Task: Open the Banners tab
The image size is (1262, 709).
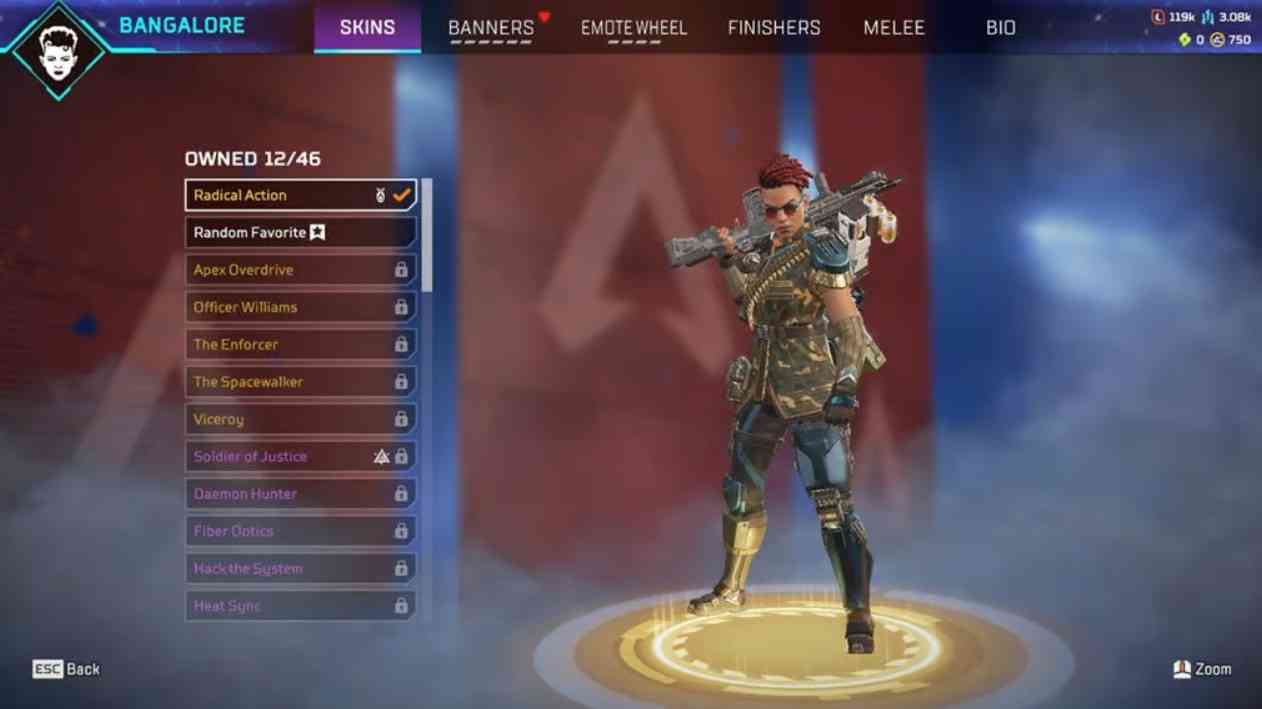Action: [491, 28]
